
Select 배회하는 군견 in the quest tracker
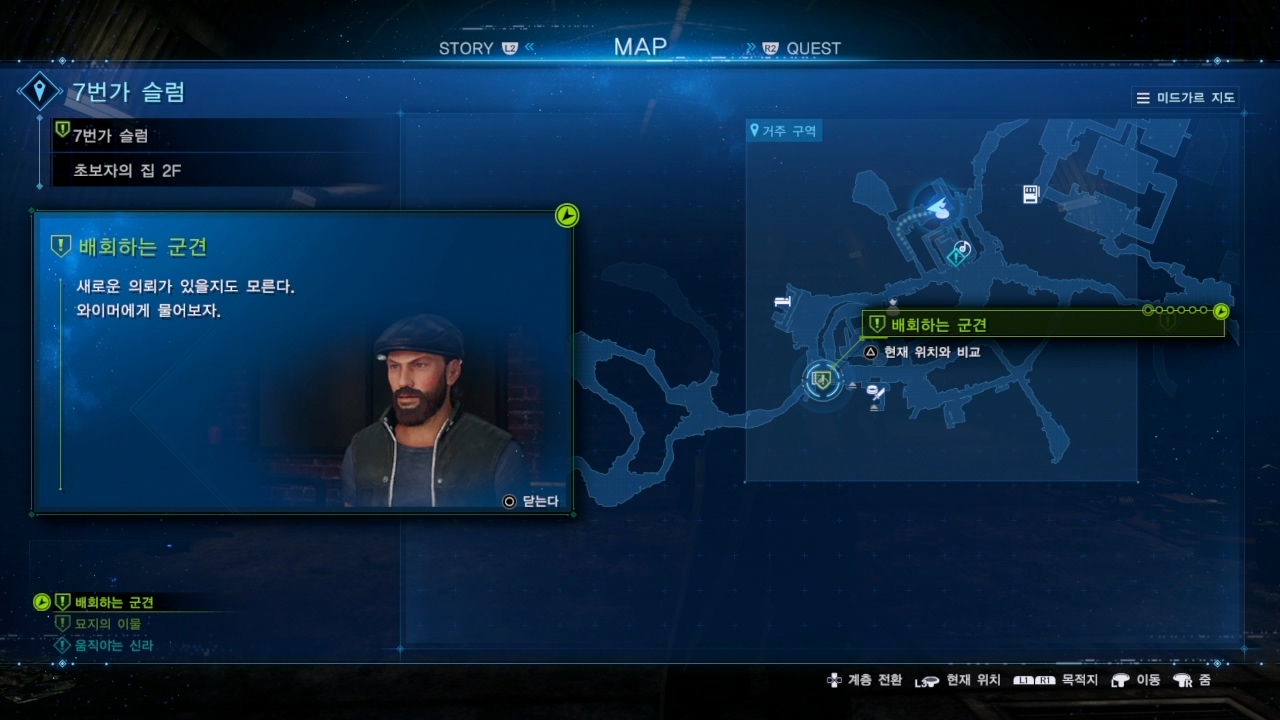pos(114,602)
